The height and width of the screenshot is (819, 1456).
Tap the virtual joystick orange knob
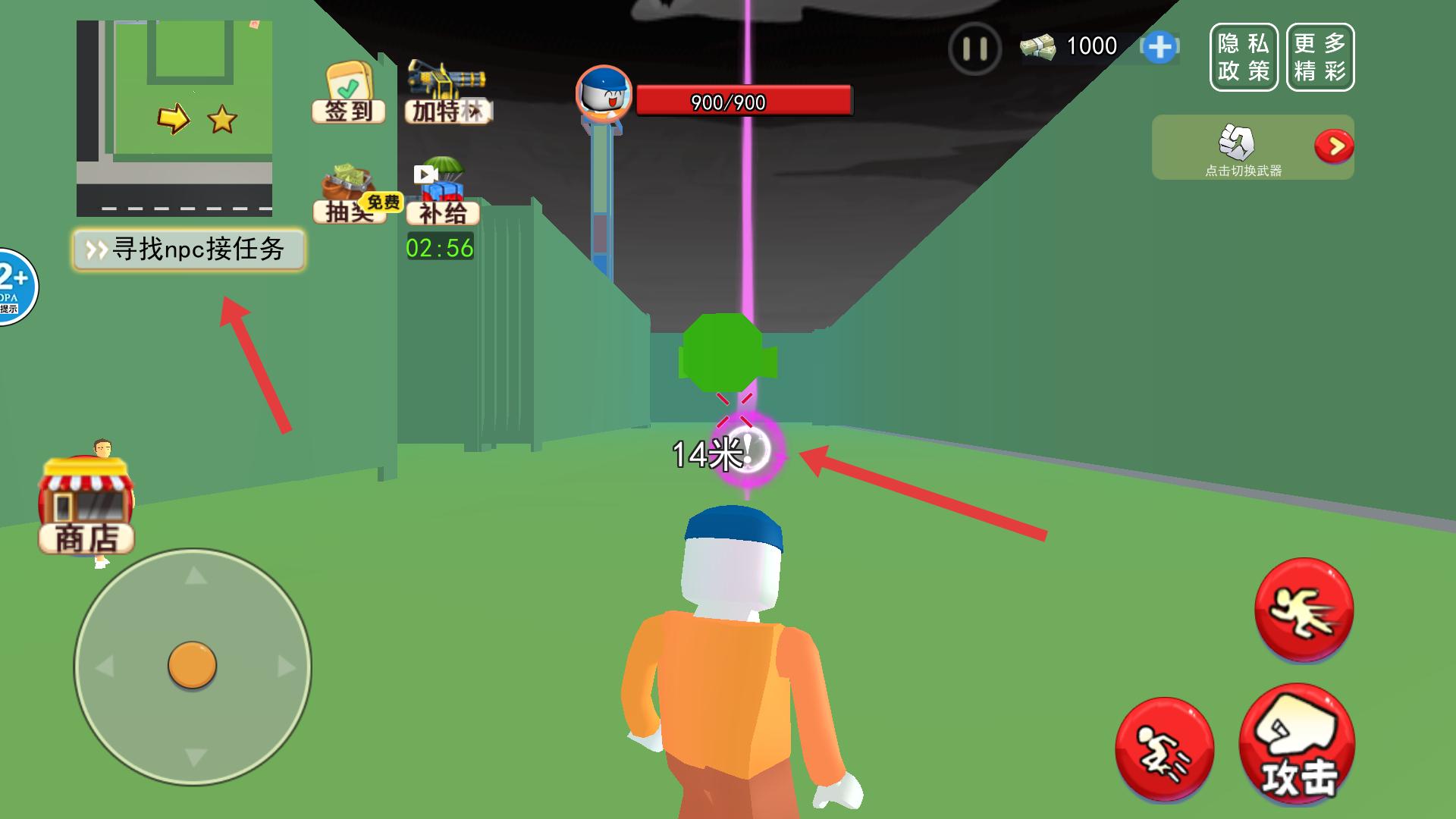click(192, 665)
